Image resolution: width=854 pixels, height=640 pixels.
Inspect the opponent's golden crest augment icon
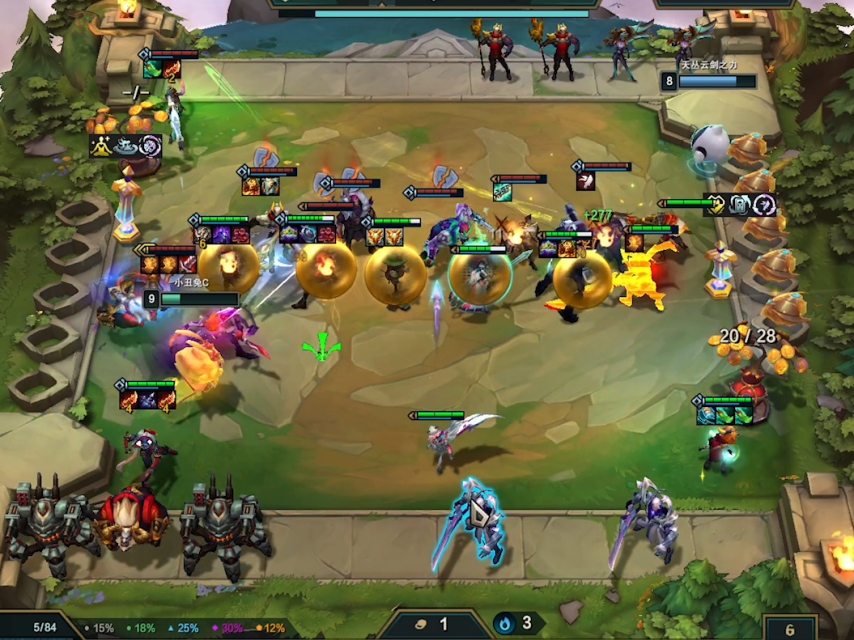click(717, 205)
